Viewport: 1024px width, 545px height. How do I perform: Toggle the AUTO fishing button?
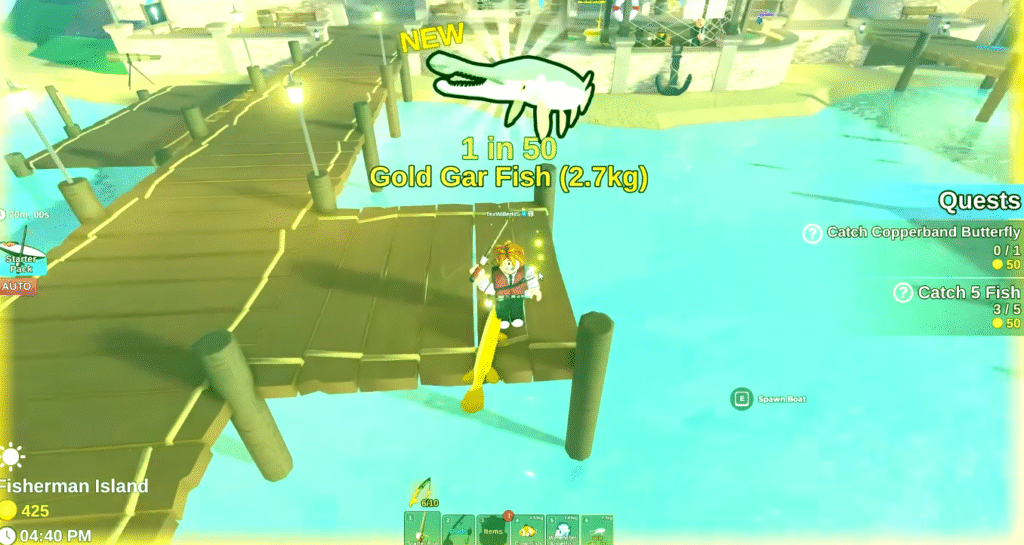point(17,287)
